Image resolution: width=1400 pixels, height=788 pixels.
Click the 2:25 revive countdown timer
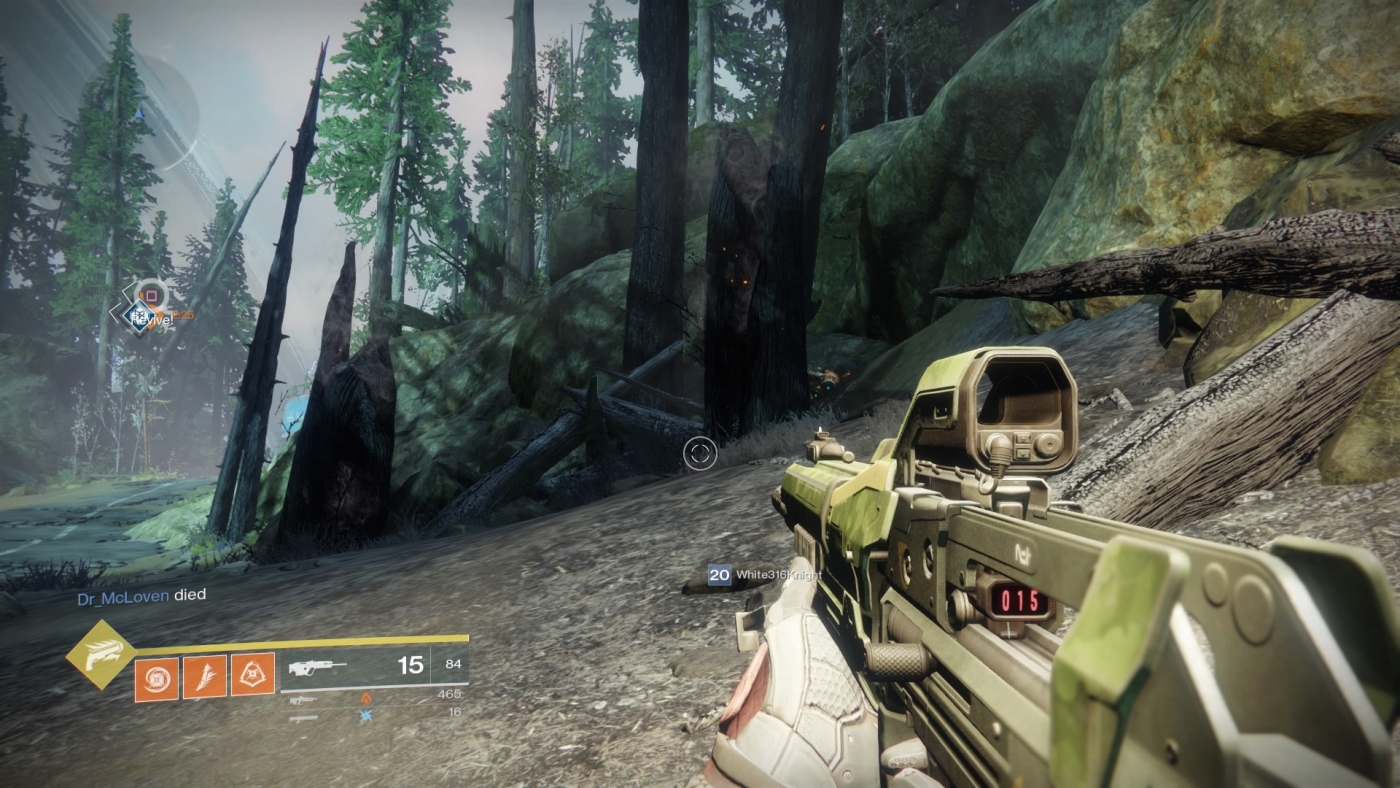pyautogui.click(x=184, y=314)
